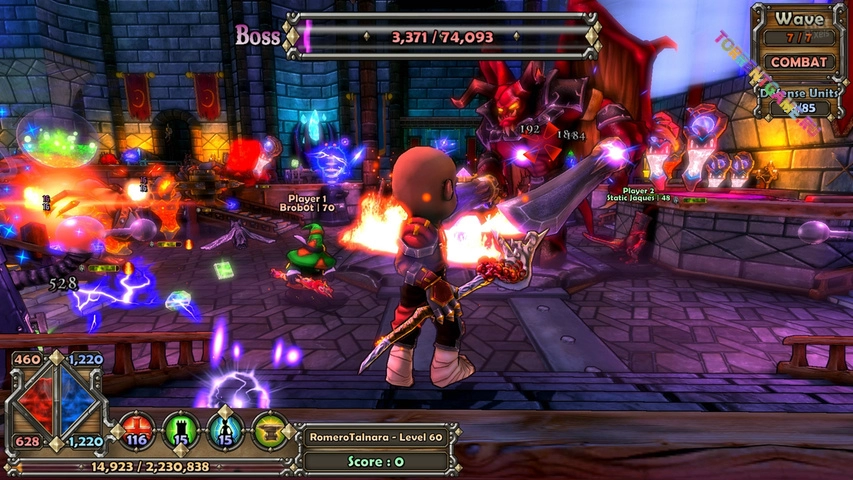Open the Wave panel header
The height and width of the screenshot is (480, 853).
[x=800, y=19]
